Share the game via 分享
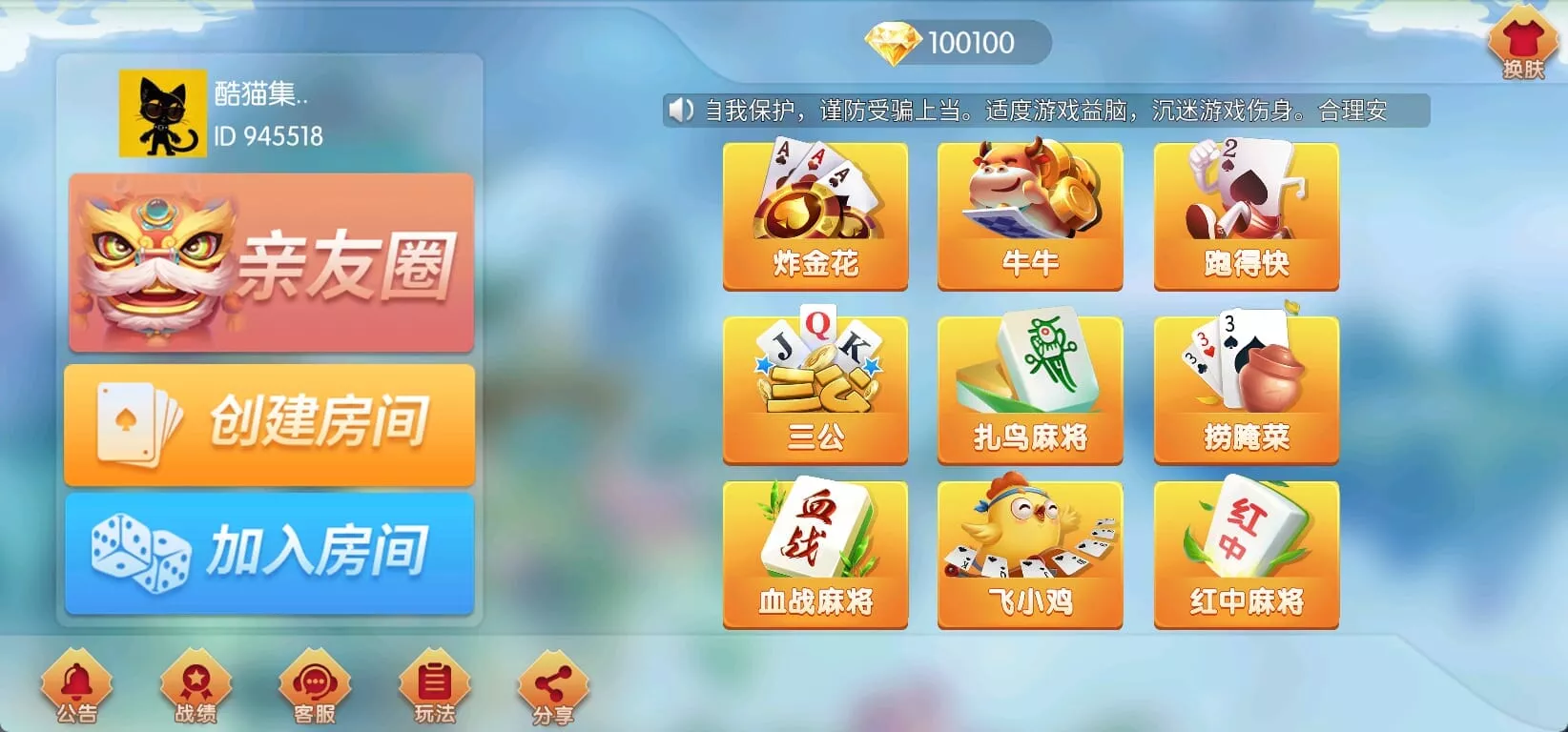1568x732 pixels. [551, 688]
